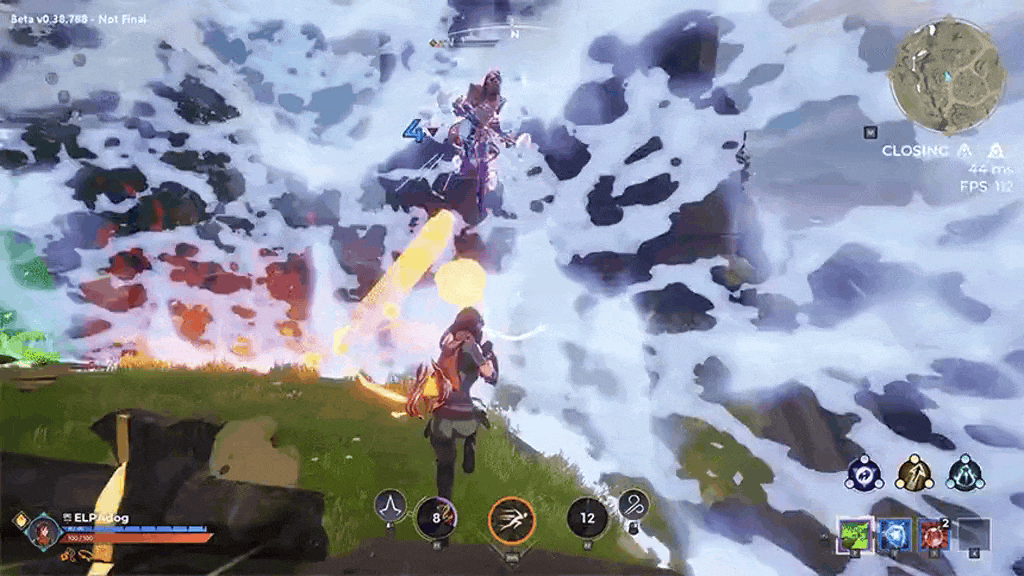Inspect the golden talent icon
Image resolution: width=1024 pixels, height=576 pixels.
point(914,473)
